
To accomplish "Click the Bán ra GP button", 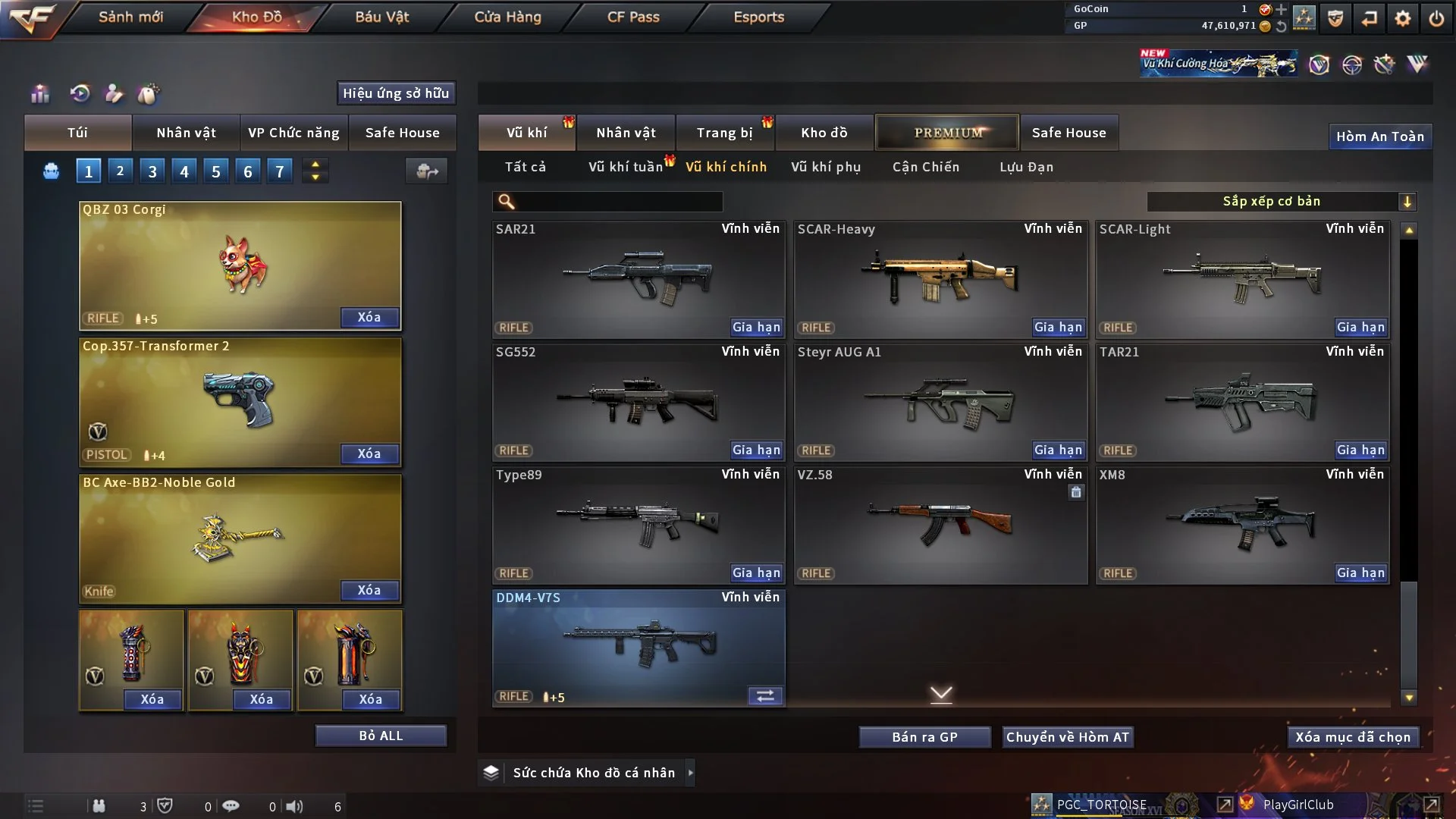I will tap(924, 737).
